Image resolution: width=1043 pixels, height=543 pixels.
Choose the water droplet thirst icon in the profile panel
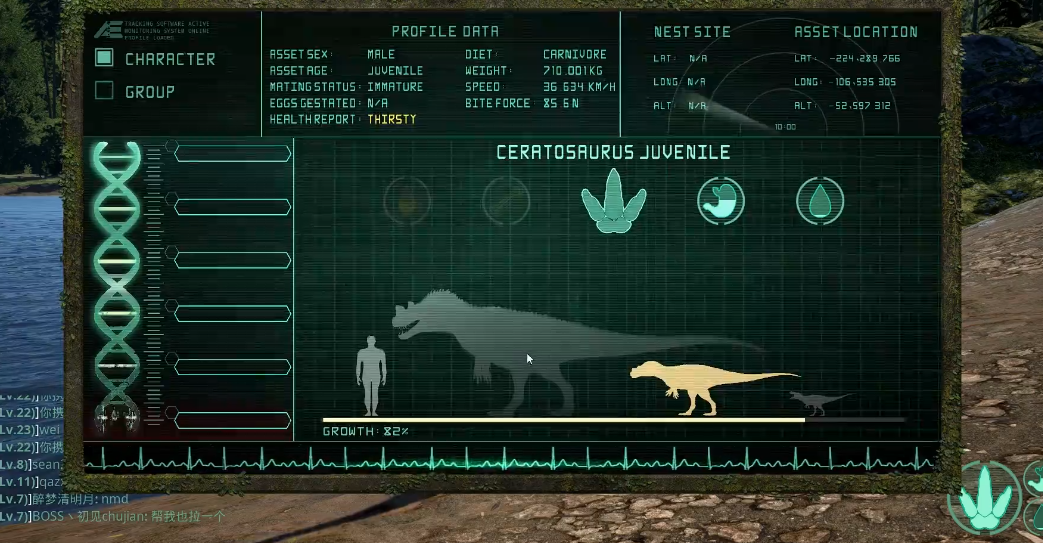(820, 201)
